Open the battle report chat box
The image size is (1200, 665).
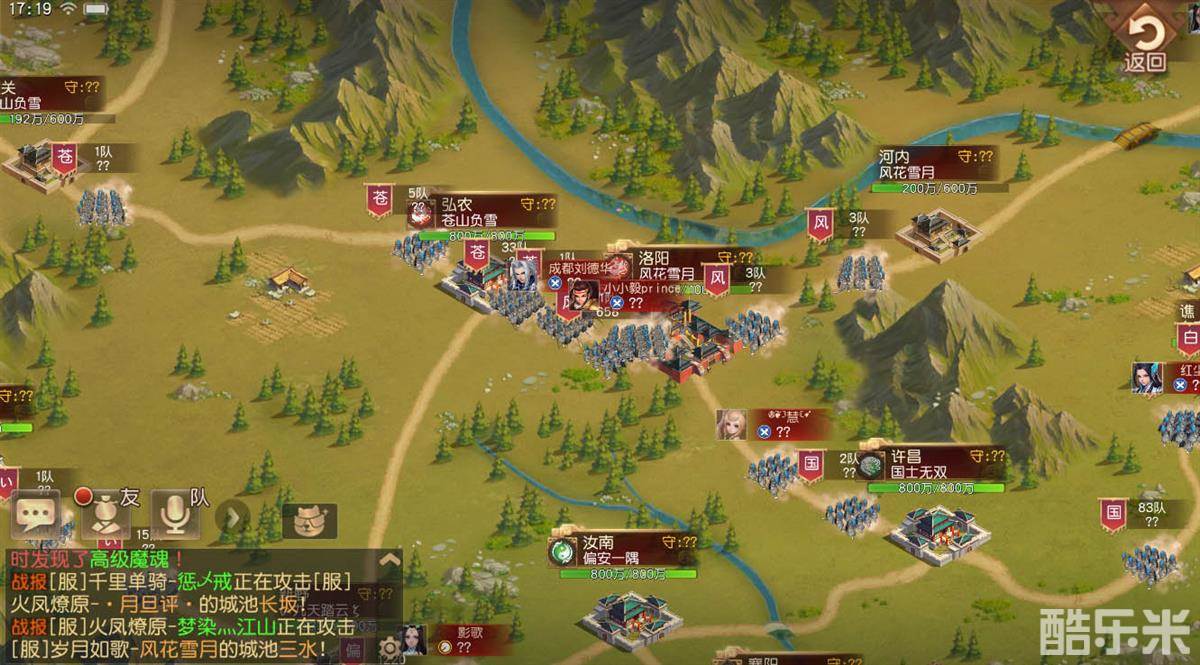coord(190,605)
